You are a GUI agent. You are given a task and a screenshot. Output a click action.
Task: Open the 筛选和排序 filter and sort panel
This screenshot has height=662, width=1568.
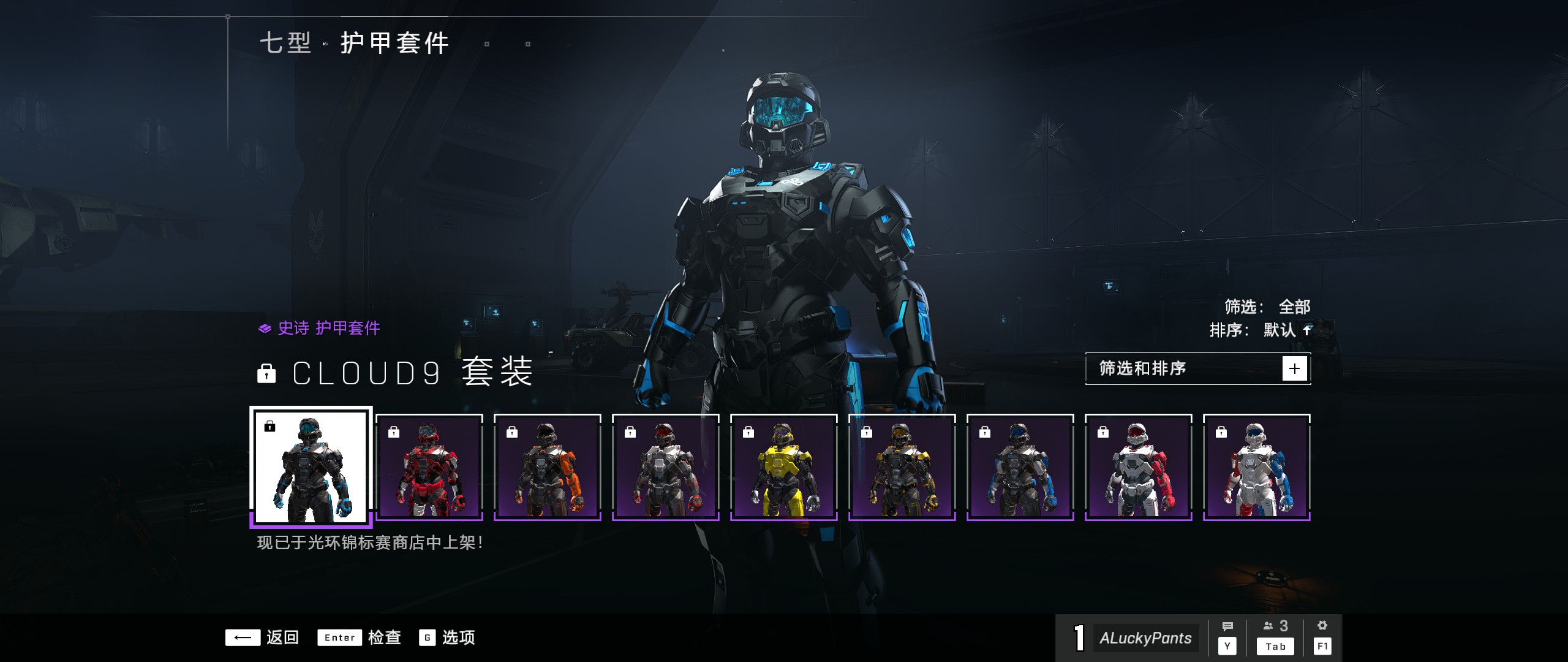tap(1197, 368)
